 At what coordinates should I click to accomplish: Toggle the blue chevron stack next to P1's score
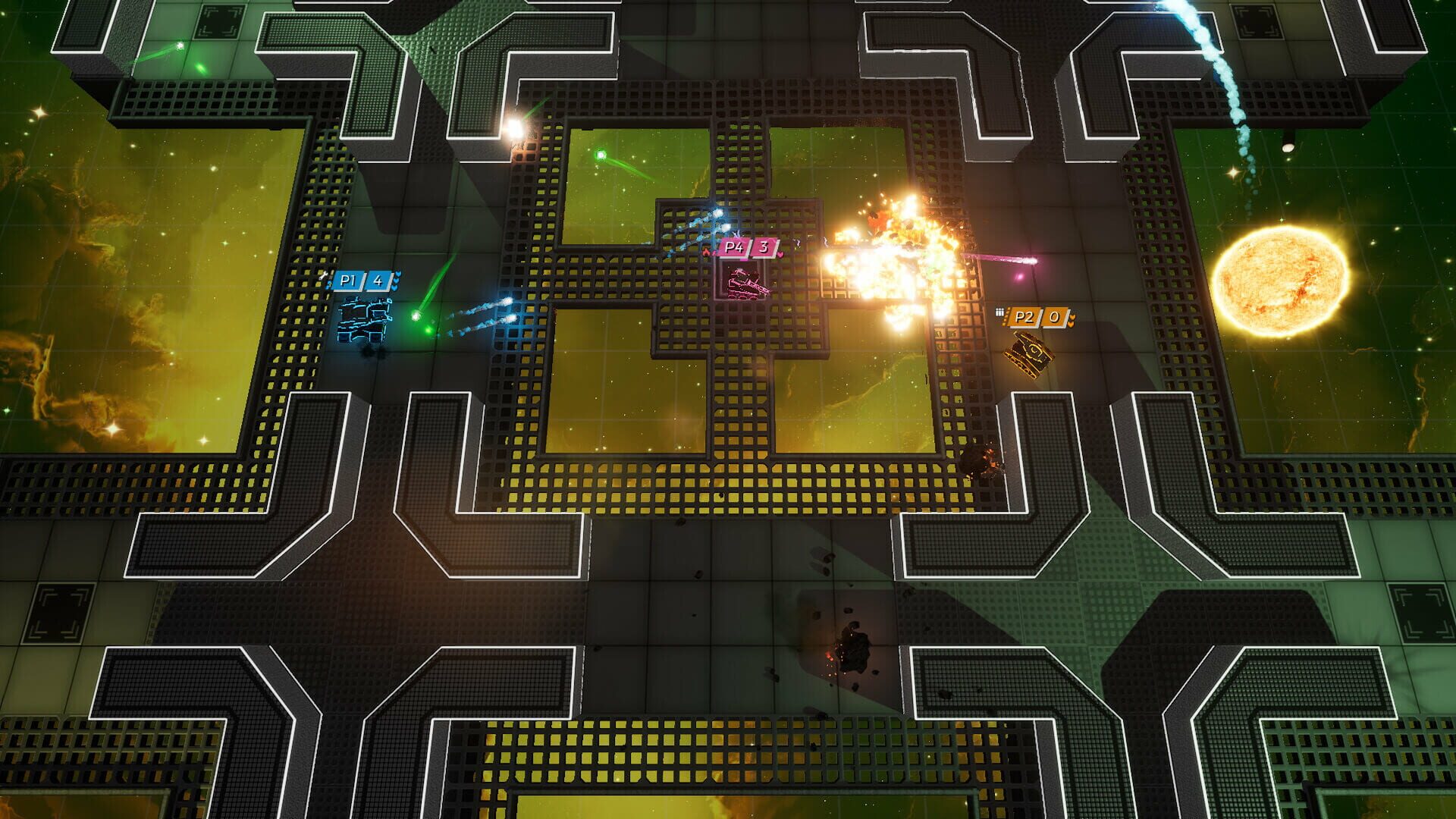[396, 280]
